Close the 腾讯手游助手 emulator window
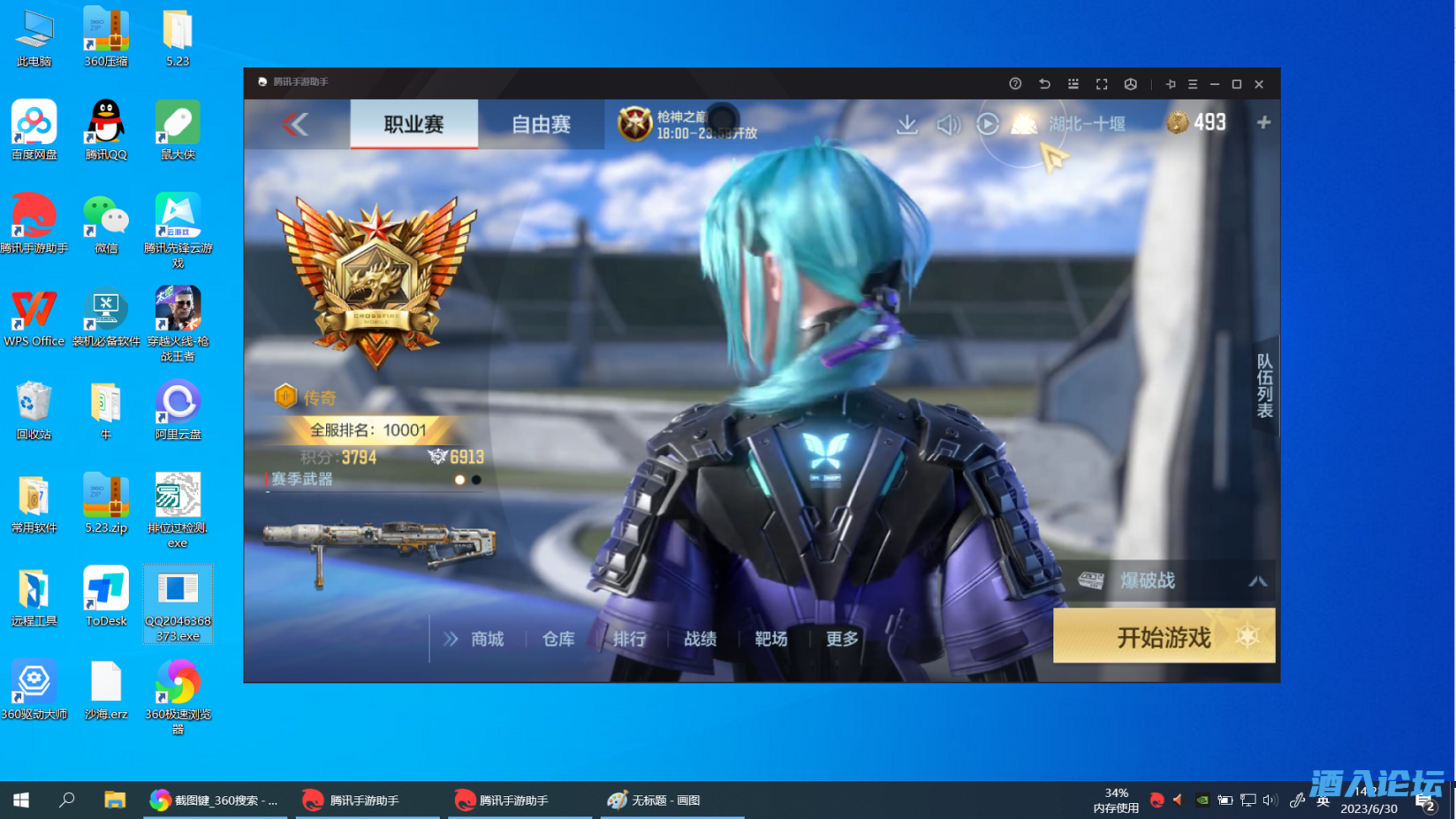The image size is (1456, 819). [x=1259, y=84]
